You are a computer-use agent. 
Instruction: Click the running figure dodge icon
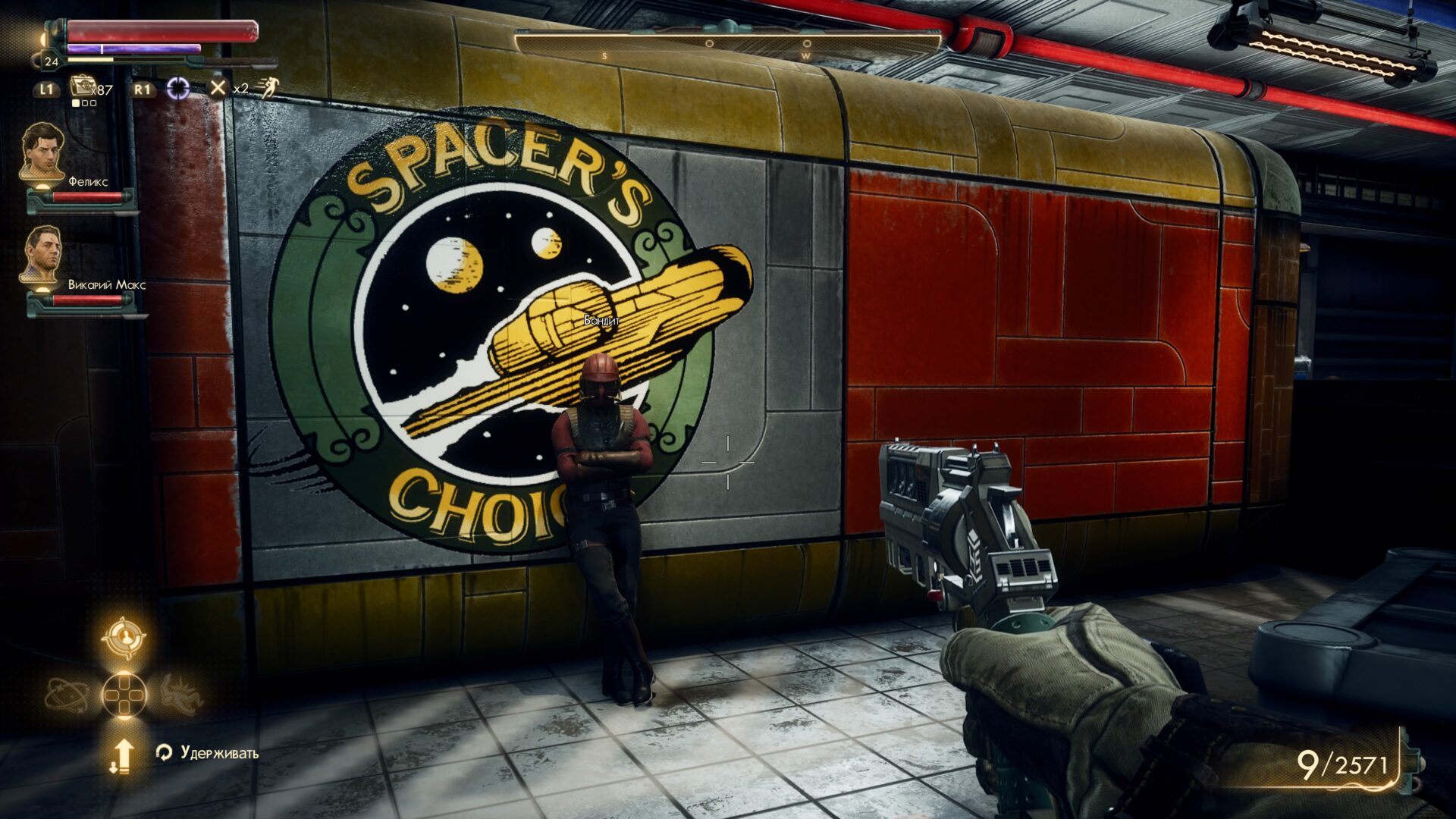coord(267,88)
